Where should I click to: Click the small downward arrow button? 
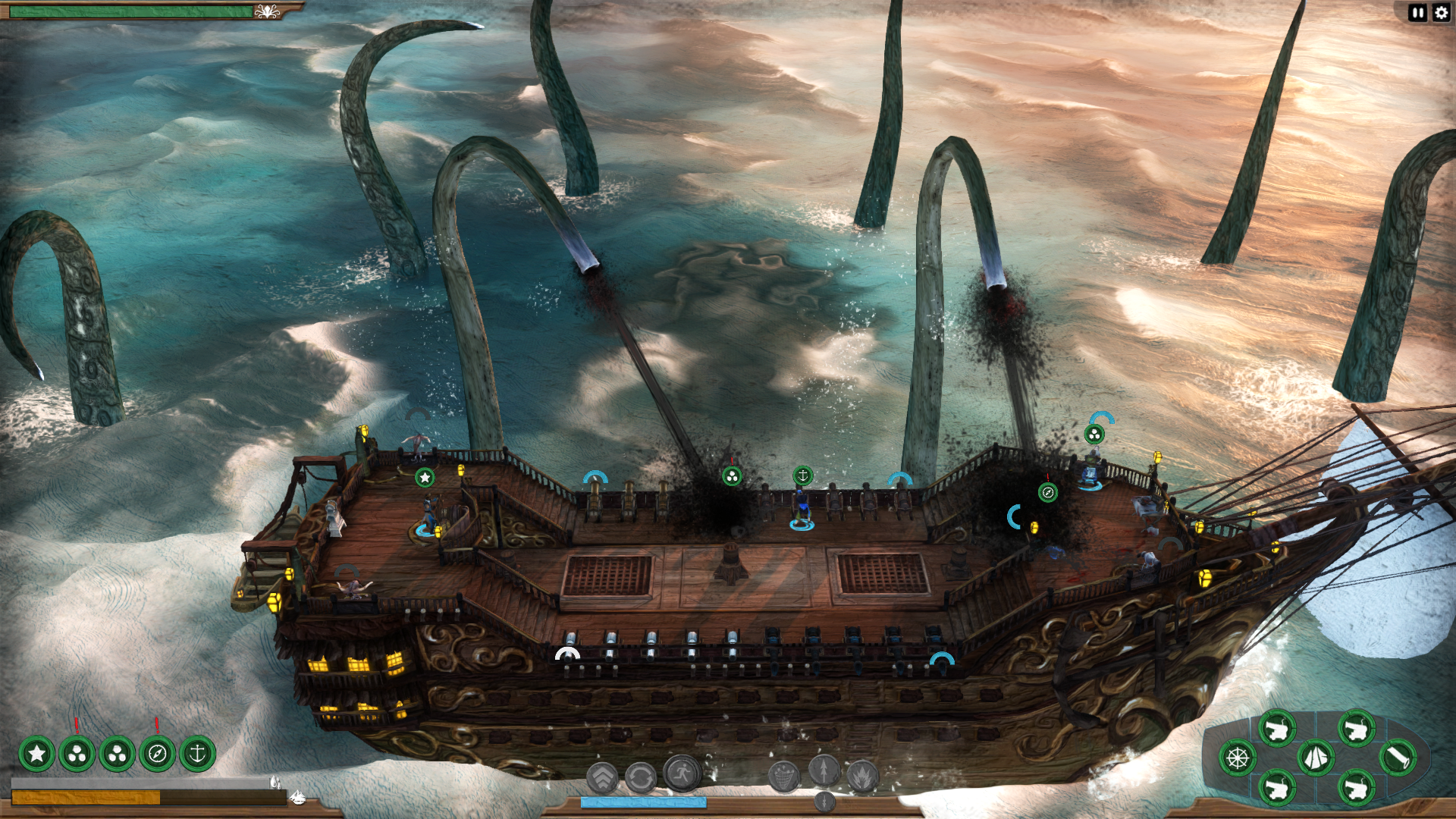click(825, 800)
